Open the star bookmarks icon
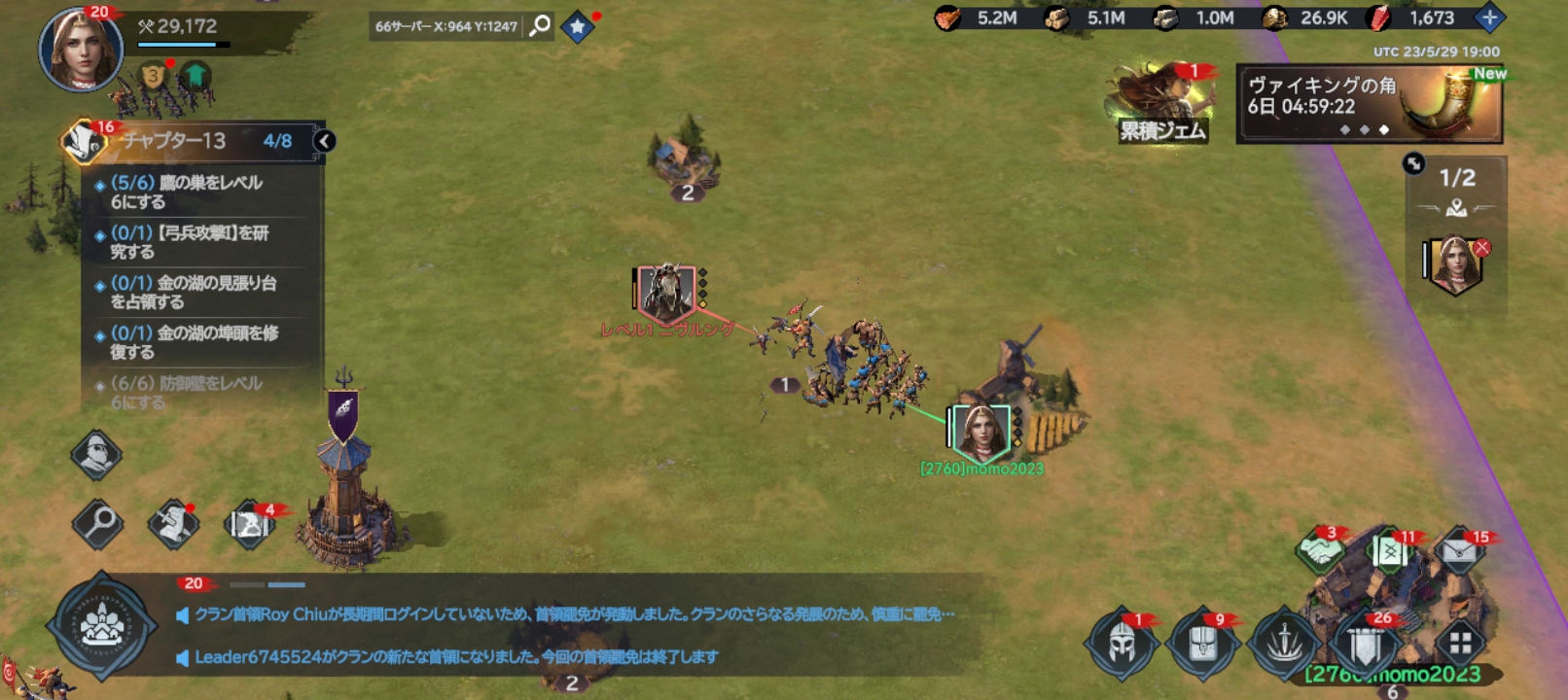The width and height of the screenshot is (1568, 700). [578, 27]
